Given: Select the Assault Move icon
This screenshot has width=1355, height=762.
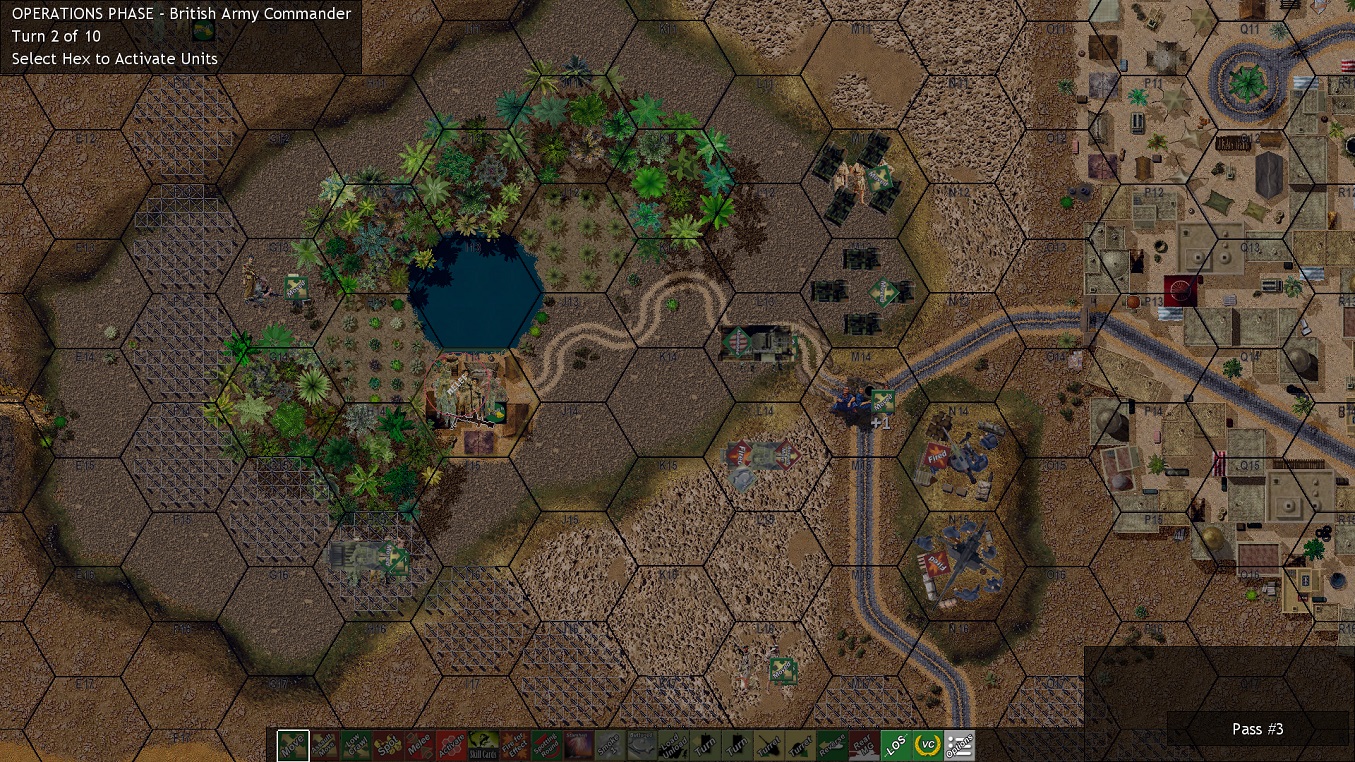Looking at the screenshot, I should coord(325,745).
